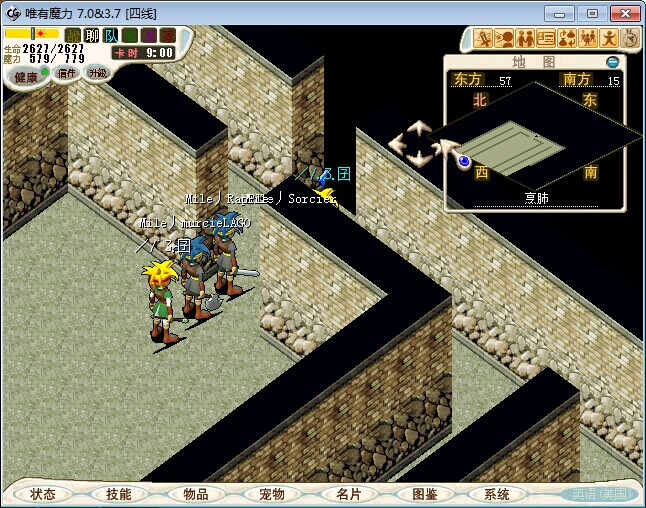Screen dimensions: 646x508
Task: Open the 系统 system menu
Action: pyautogui.click(x=497, y=494)
